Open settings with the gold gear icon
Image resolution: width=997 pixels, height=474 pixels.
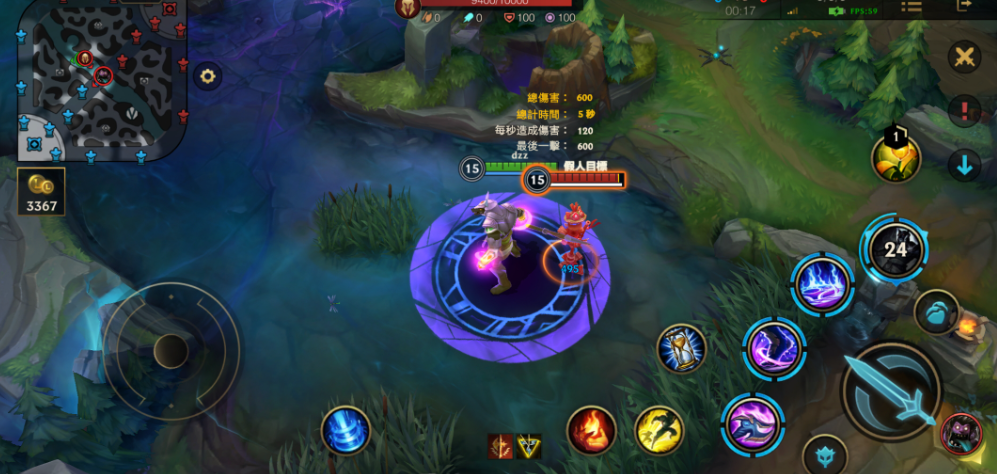coord(207,76)
